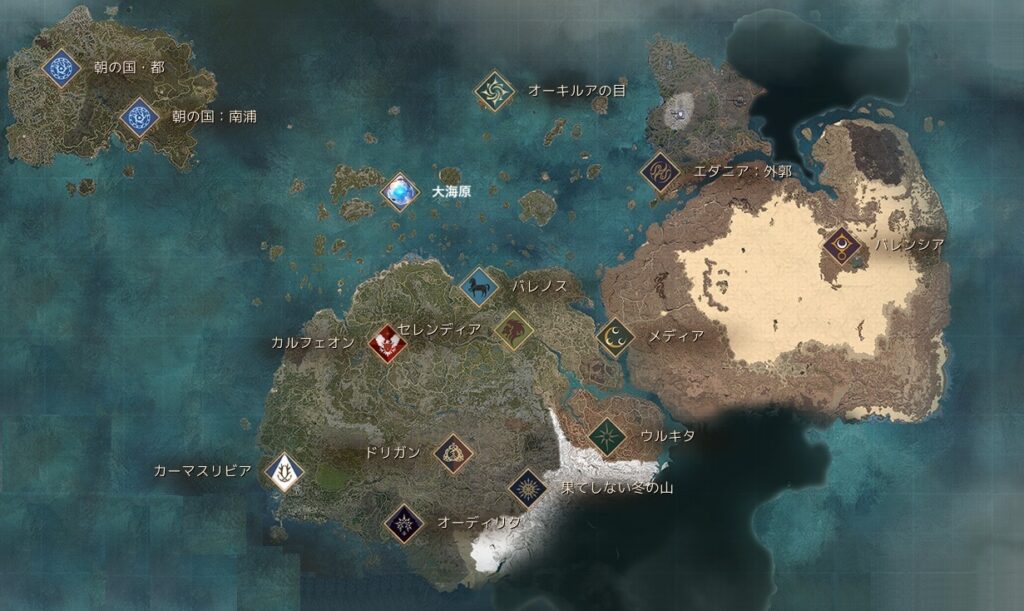This screenshot has width=1024, height=611.
Task: Choose the オーディリタ region marker
Action: (x=404, y=522)
